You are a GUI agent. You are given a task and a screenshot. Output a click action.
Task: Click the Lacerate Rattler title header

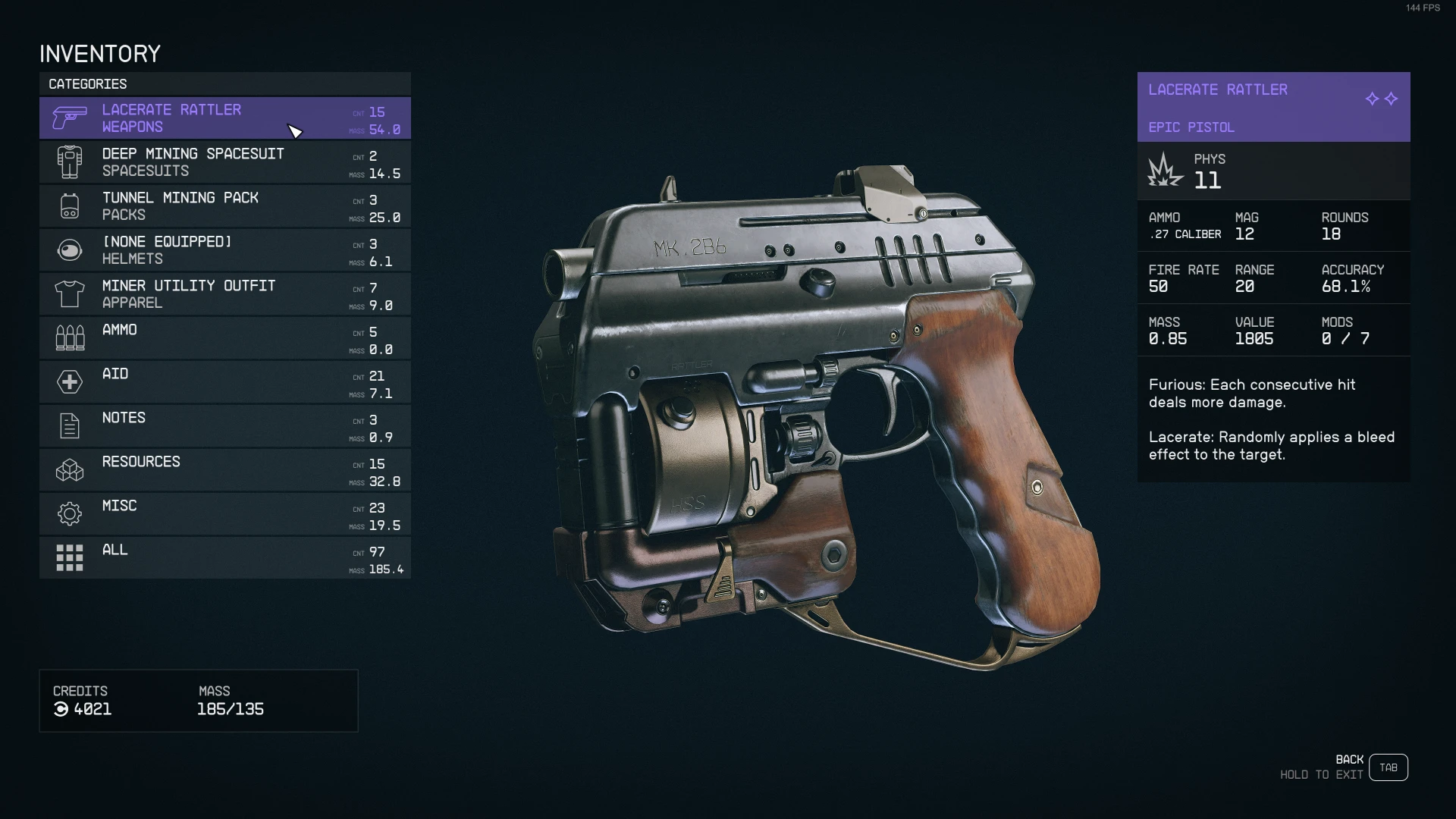click(x=1217, y=89)
